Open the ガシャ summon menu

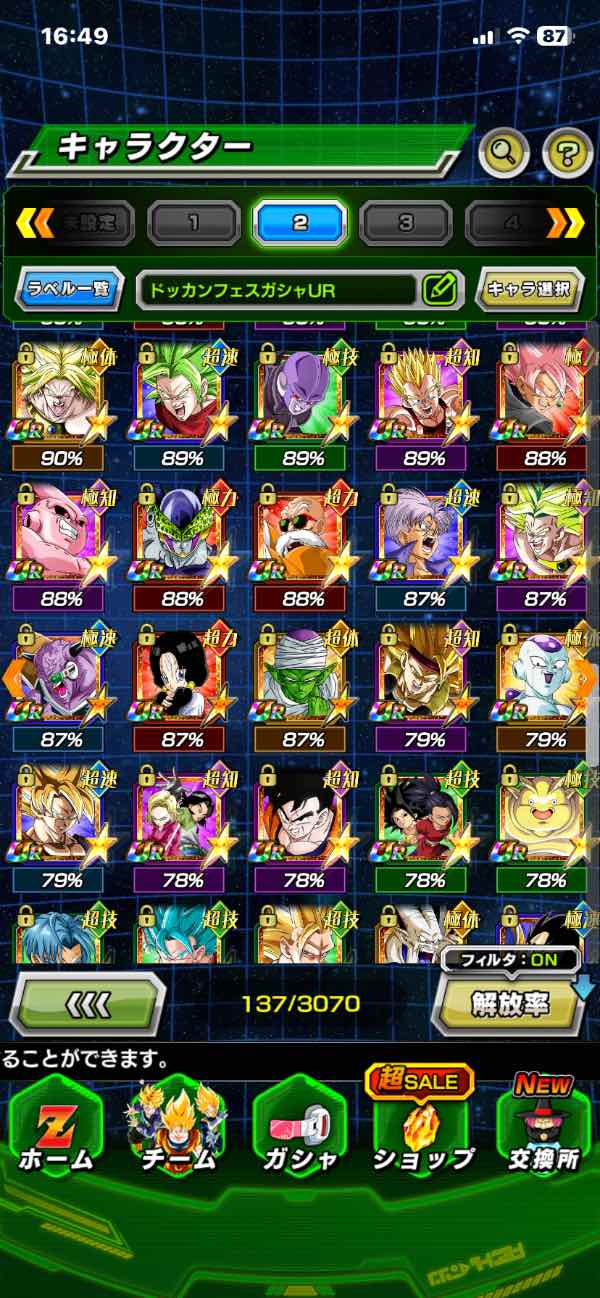(x=300, y=1133)
